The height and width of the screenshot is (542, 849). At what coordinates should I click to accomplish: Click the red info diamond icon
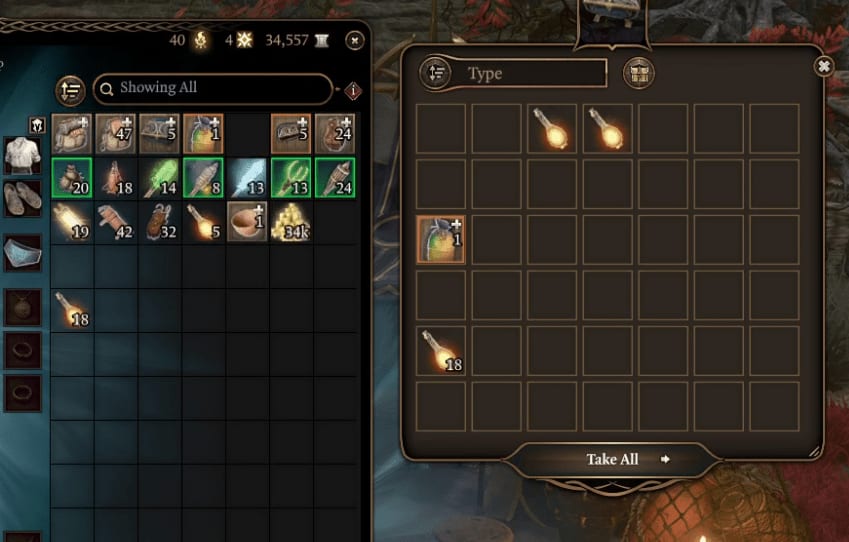coord(352,91)
